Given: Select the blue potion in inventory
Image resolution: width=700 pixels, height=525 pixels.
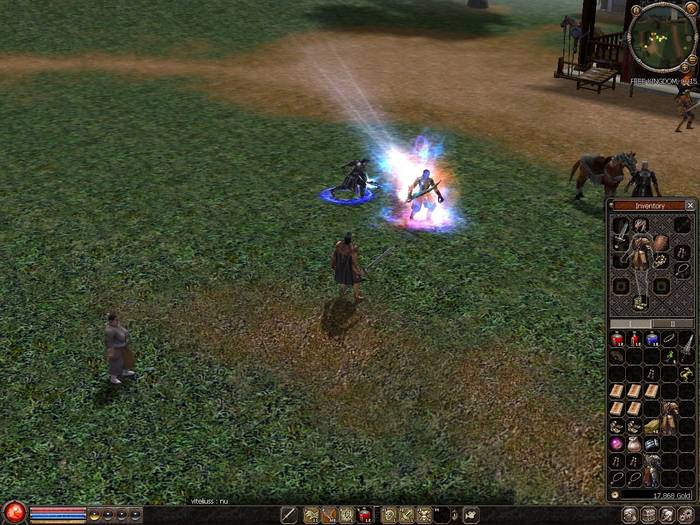Looking at the screenshot, I should click(651, 340).
